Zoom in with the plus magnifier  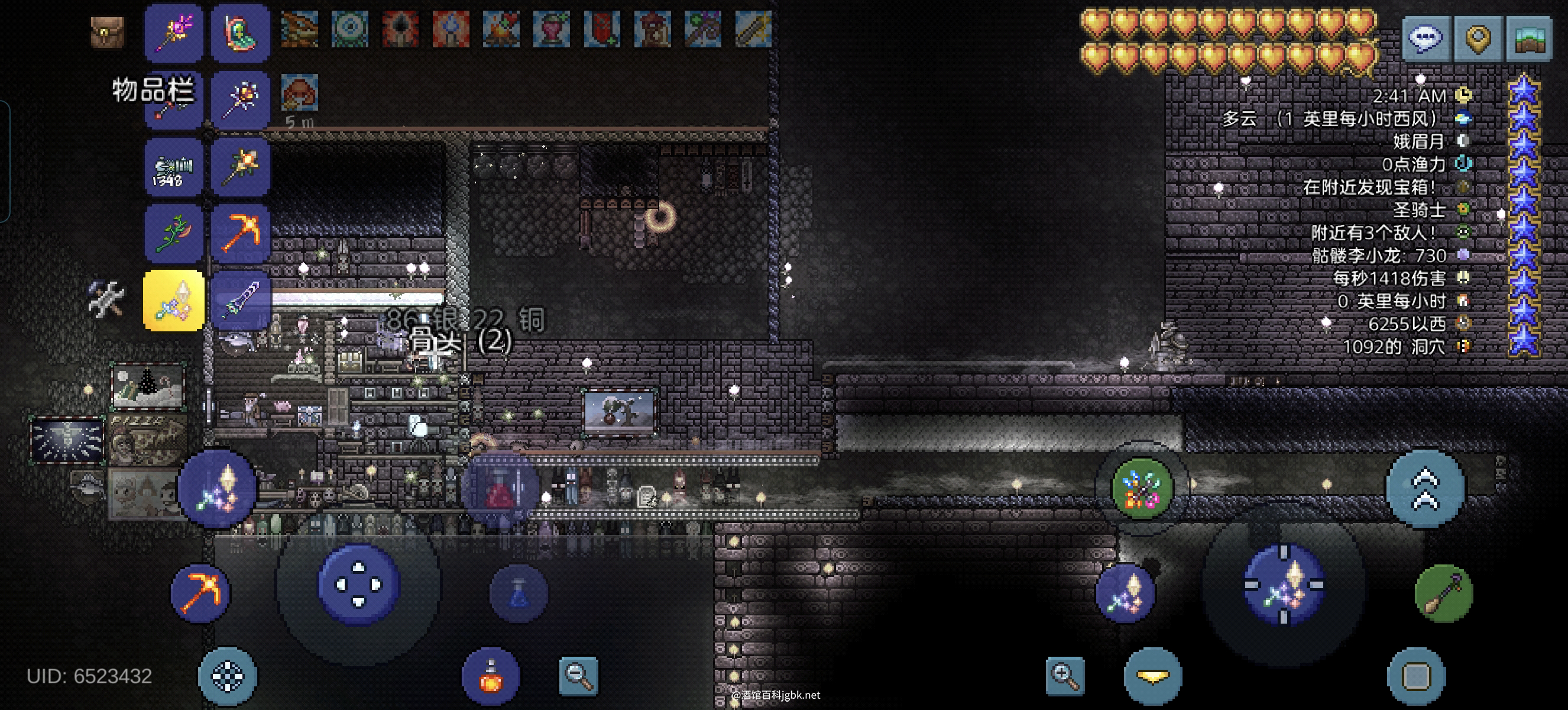1065,674
